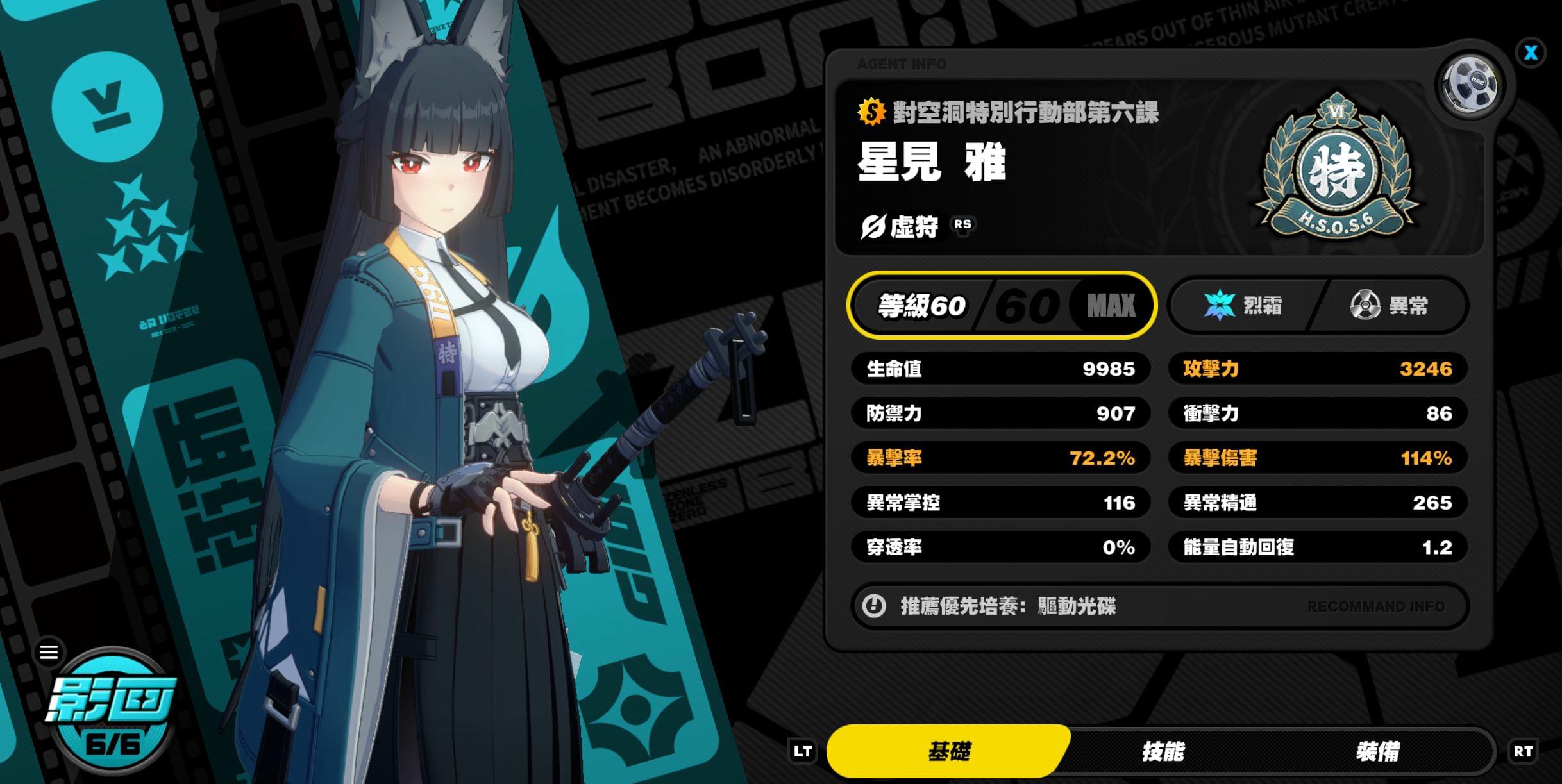Screen dimensions: 1562x784
Task: Open the 裝備 tab
Action: tap(1377, 751)
